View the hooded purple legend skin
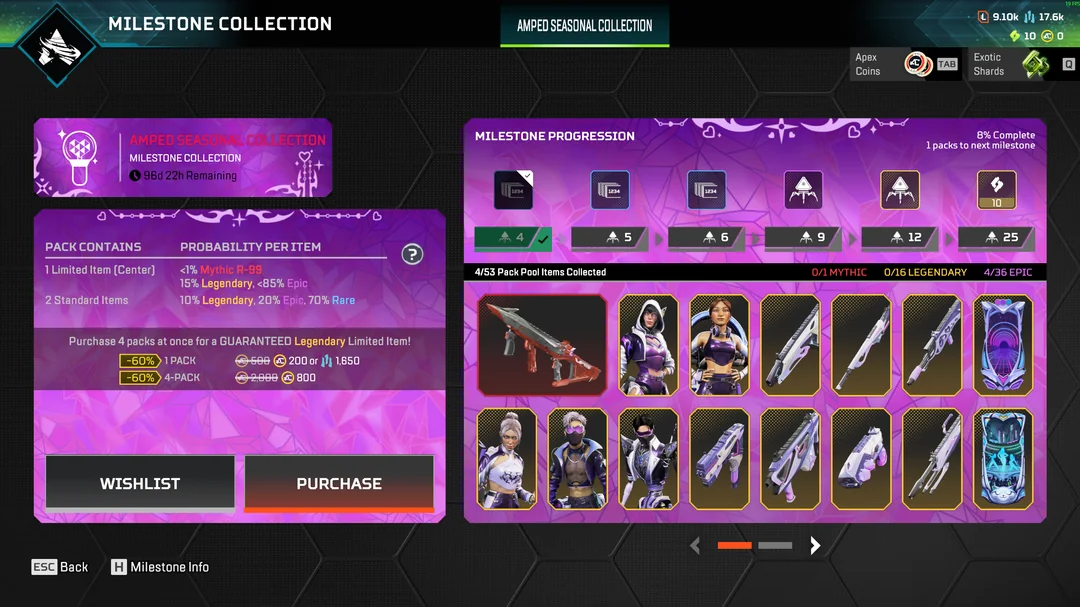 click(x=648, y=344)
